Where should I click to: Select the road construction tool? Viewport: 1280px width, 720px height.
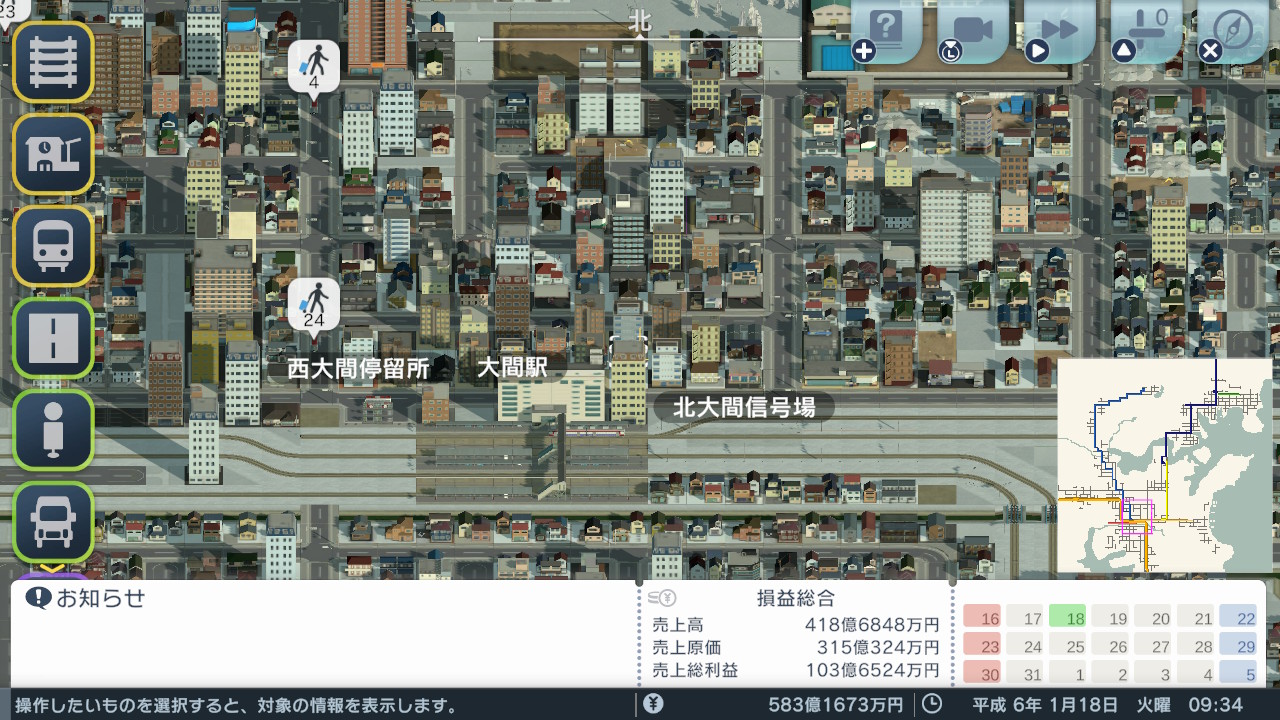(x=52, y=338)
